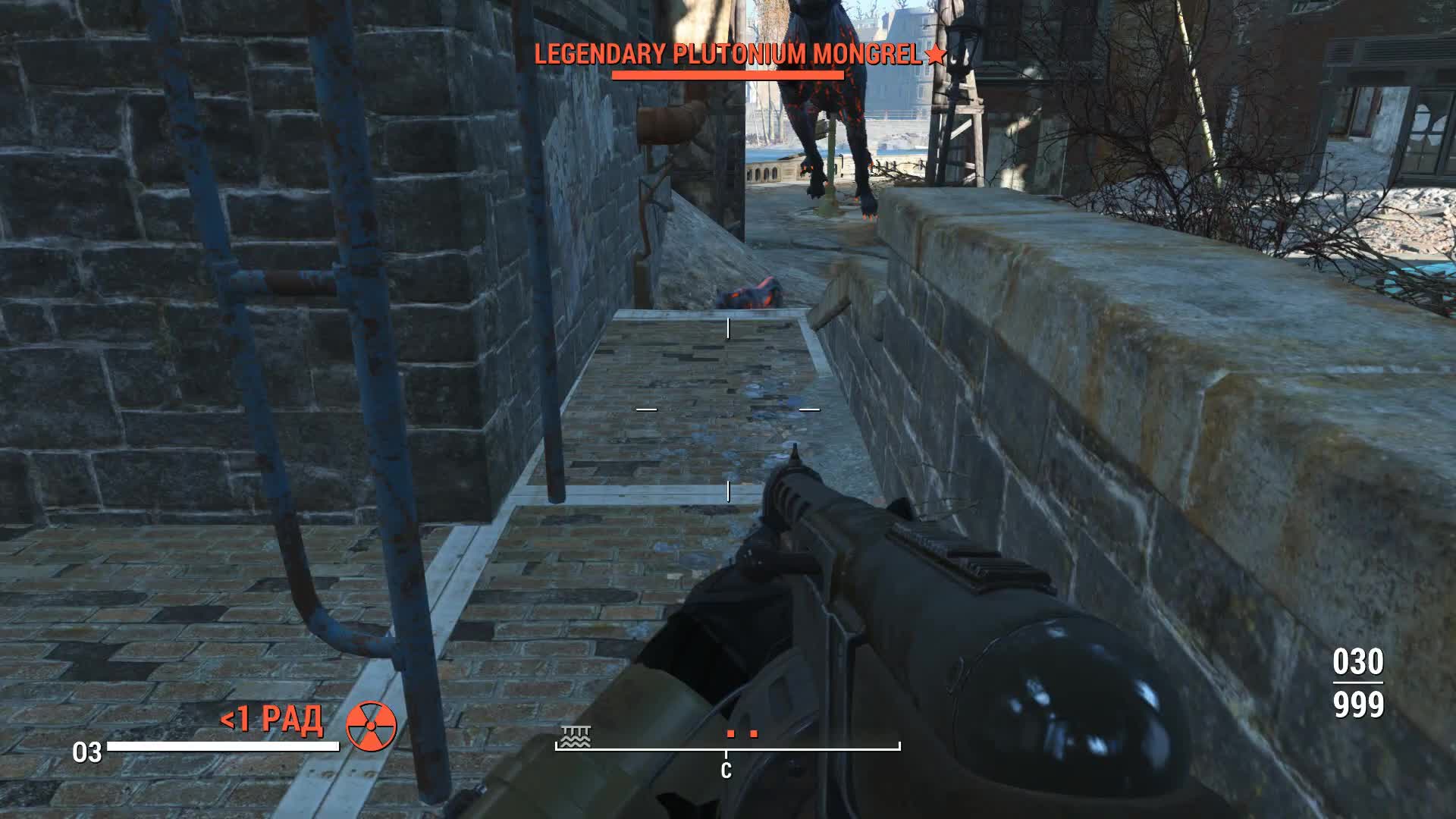The image size is (1456, 819).
Task: Click the left red enemy blip on compass
Action: 731,733
